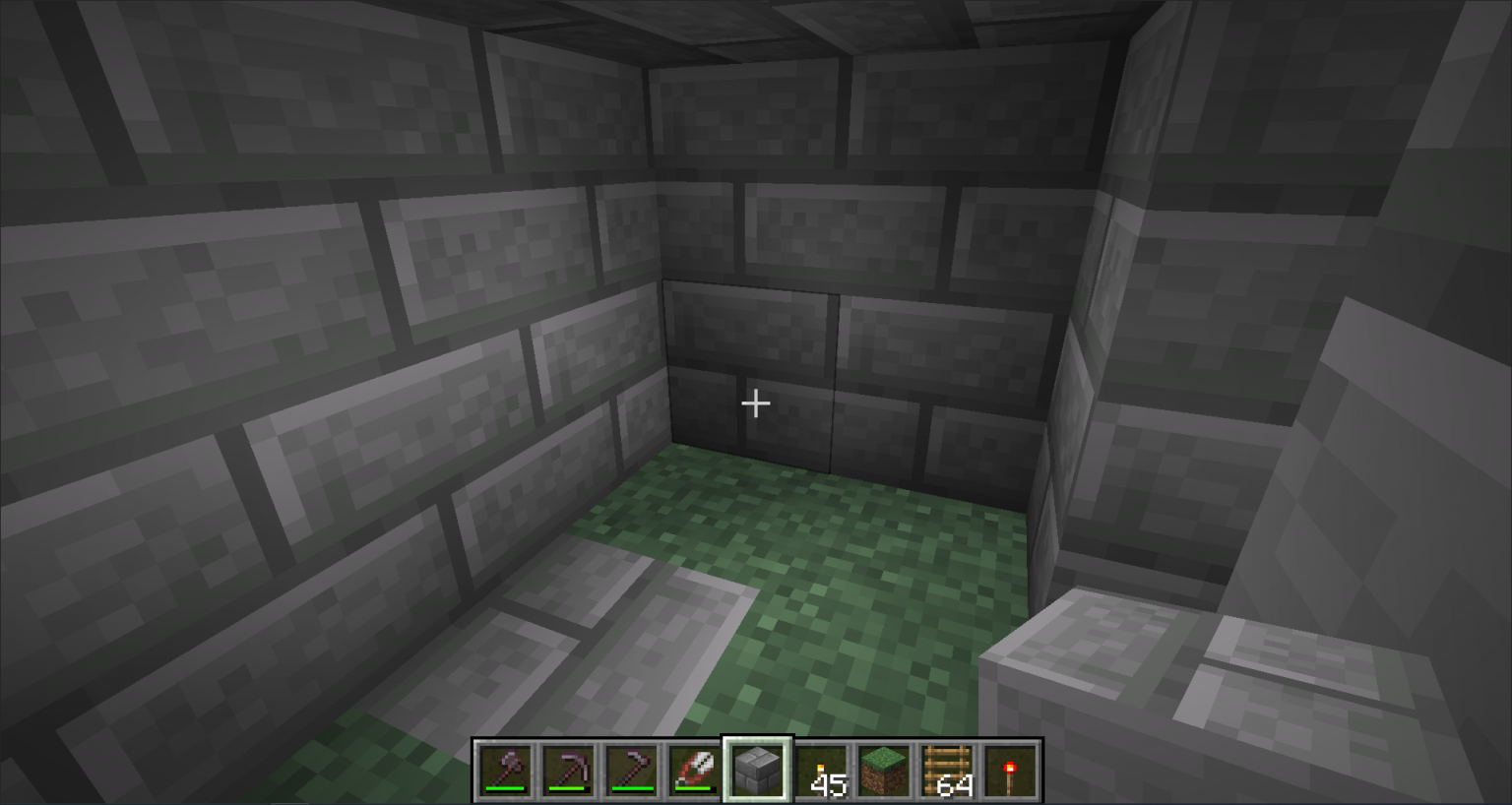
Task: Select the elytra item in the hotbar
Action: (x=693, y=768)
